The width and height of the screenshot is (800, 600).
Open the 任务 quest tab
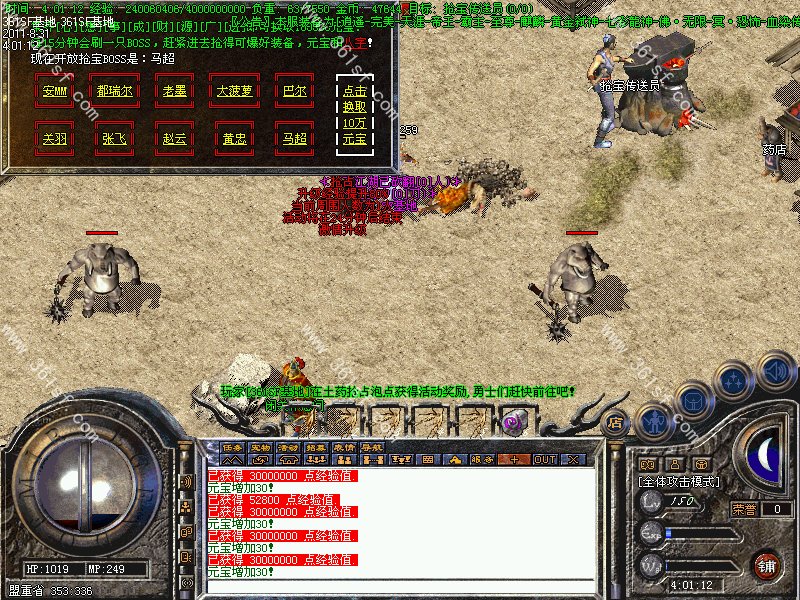coord(232,446)
